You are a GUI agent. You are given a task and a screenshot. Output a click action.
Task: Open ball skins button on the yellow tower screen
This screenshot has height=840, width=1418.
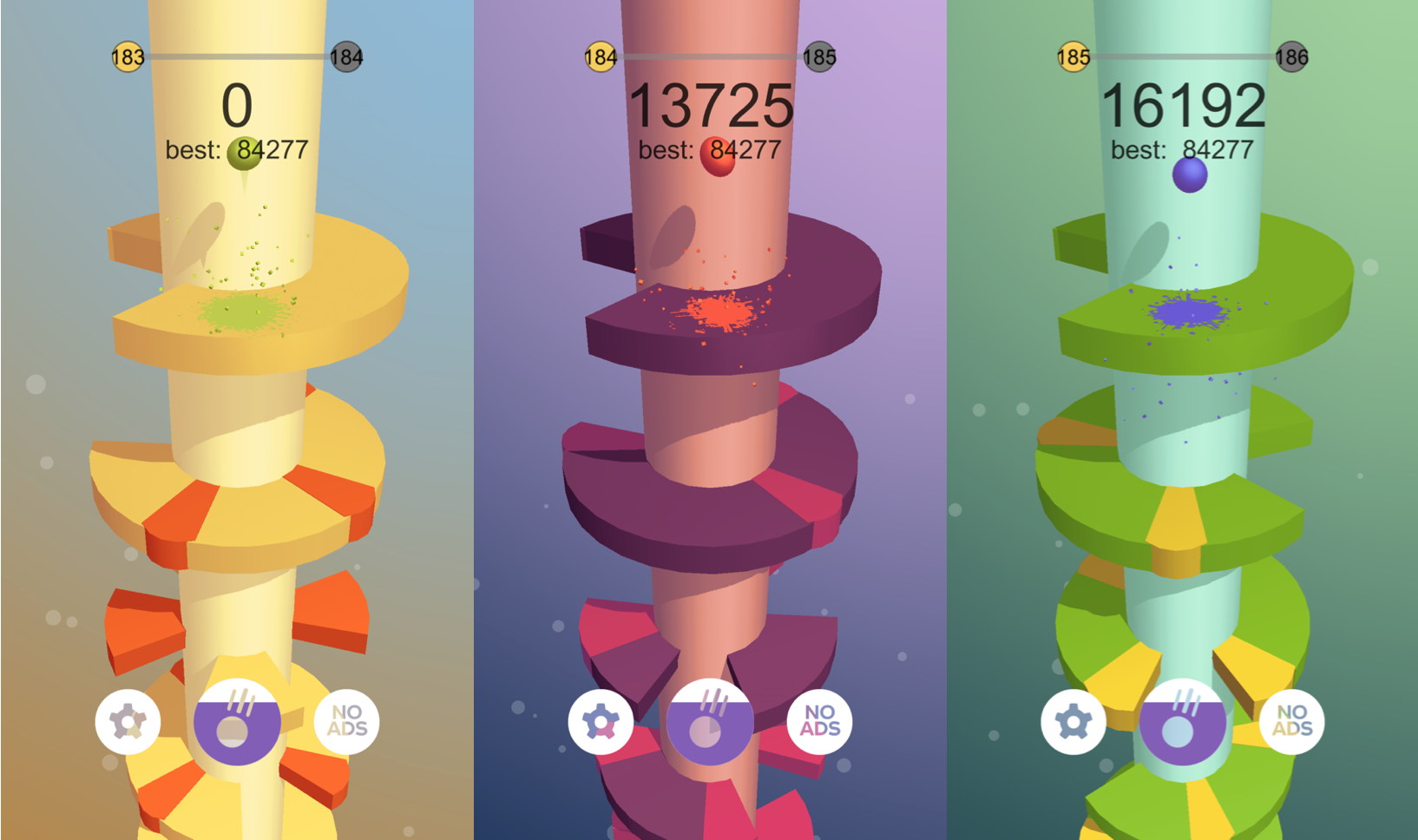pyautogui.click(x=237, y=722)
